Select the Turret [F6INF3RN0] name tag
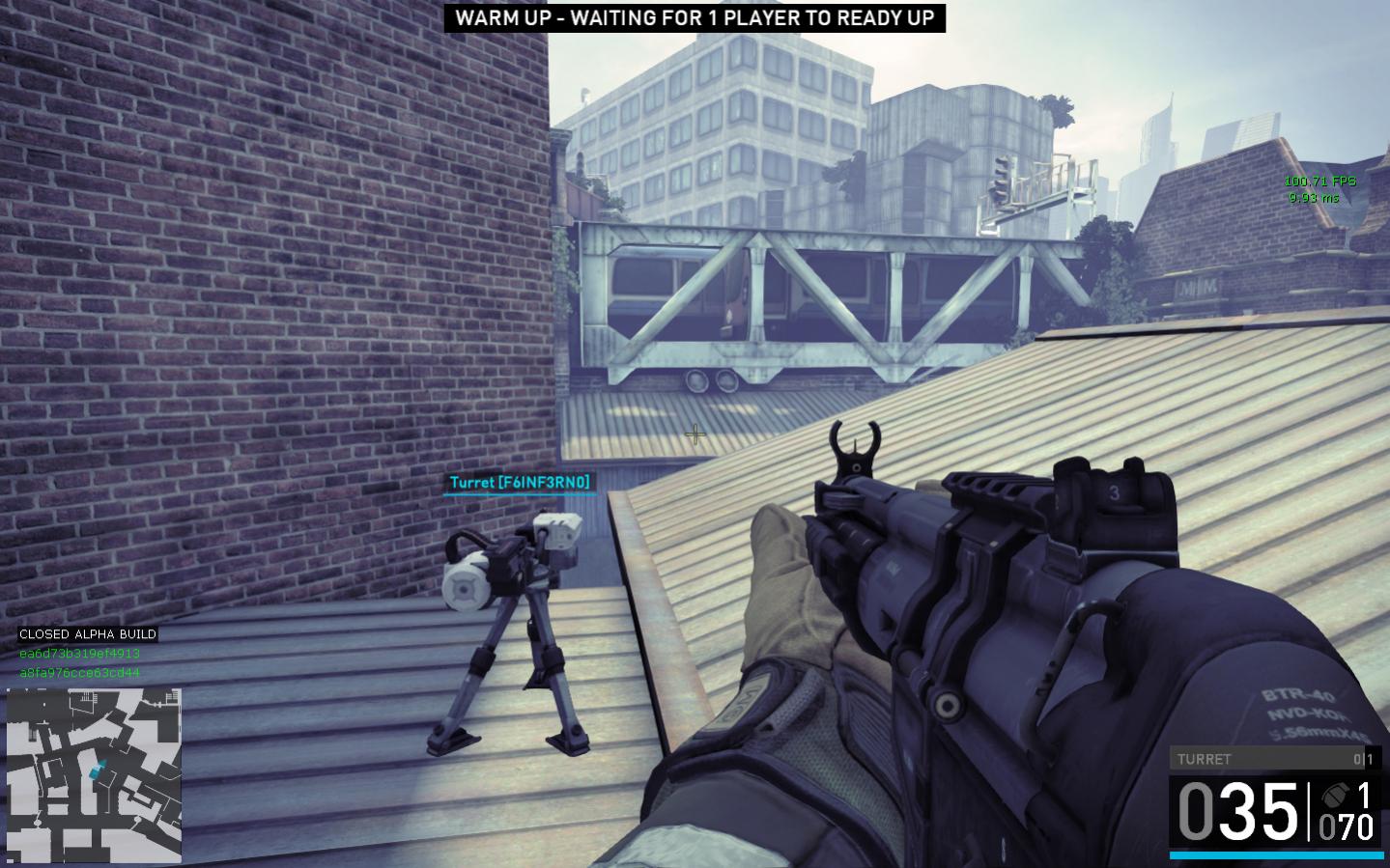1390x868 pixels. click(519, 482)
